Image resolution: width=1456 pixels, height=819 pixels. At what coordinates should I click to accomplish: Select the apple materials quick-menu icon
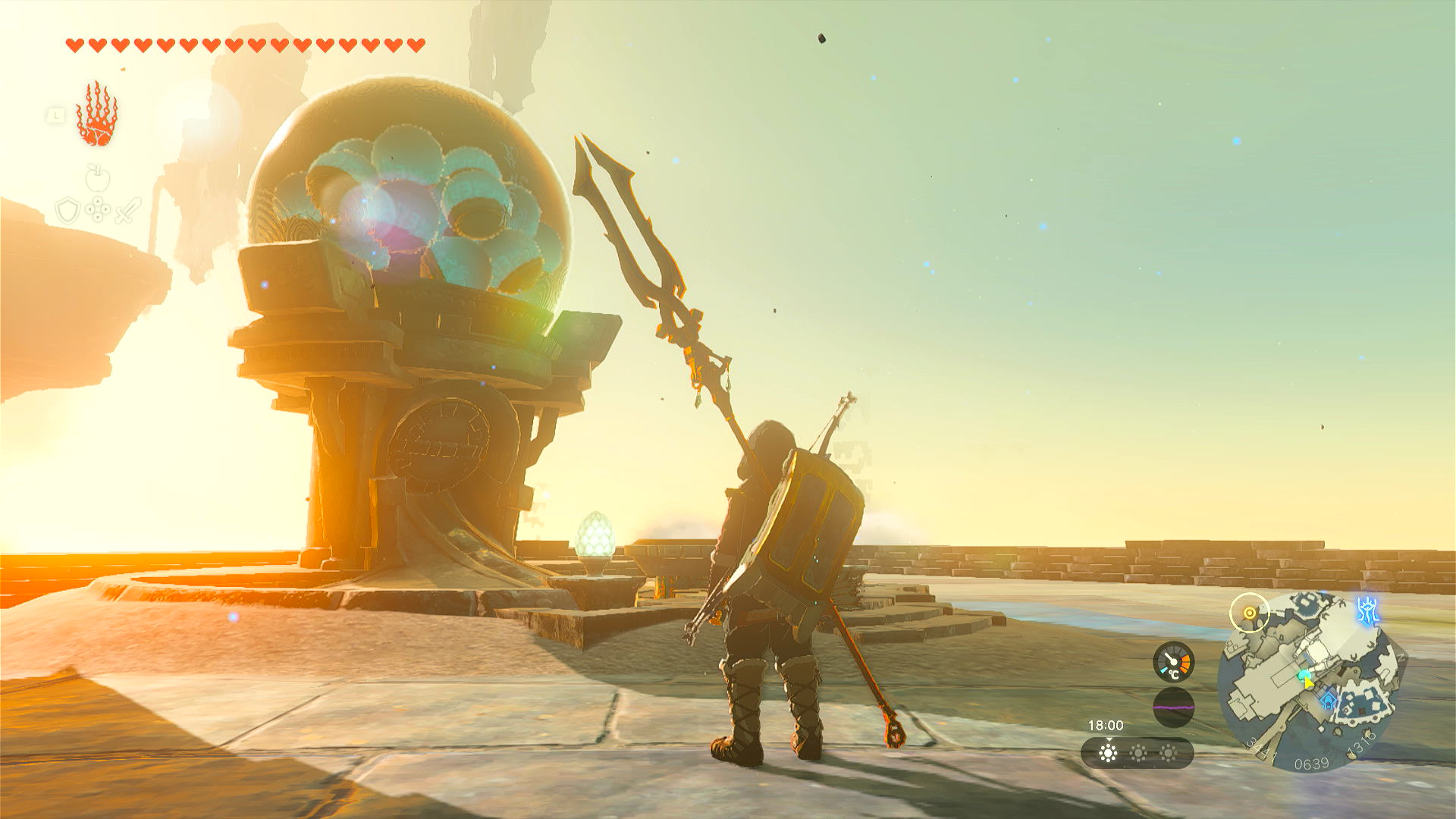(x=98, y=178)
